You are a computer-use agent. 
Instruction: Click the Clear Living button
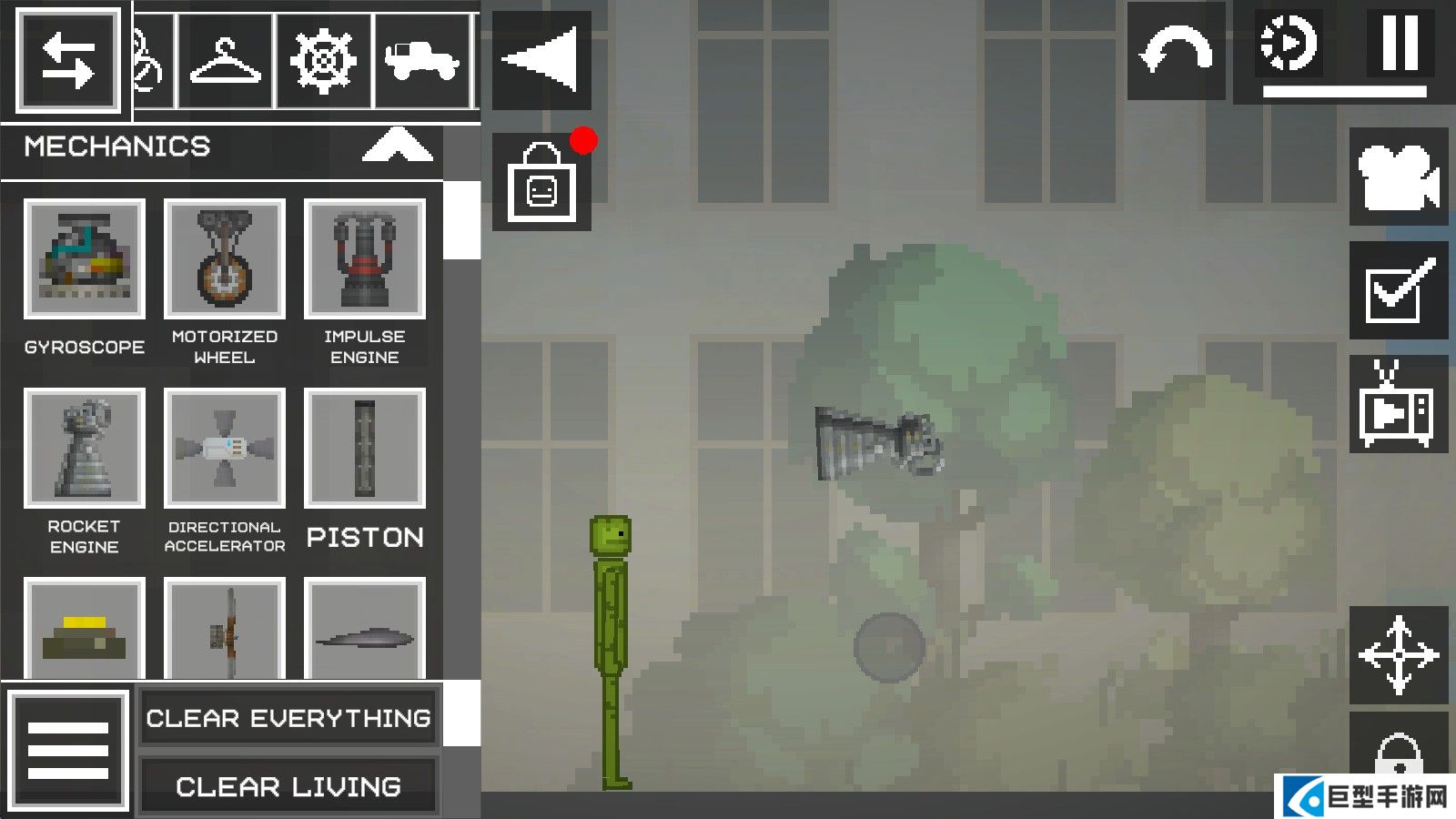tap(288, 786)
